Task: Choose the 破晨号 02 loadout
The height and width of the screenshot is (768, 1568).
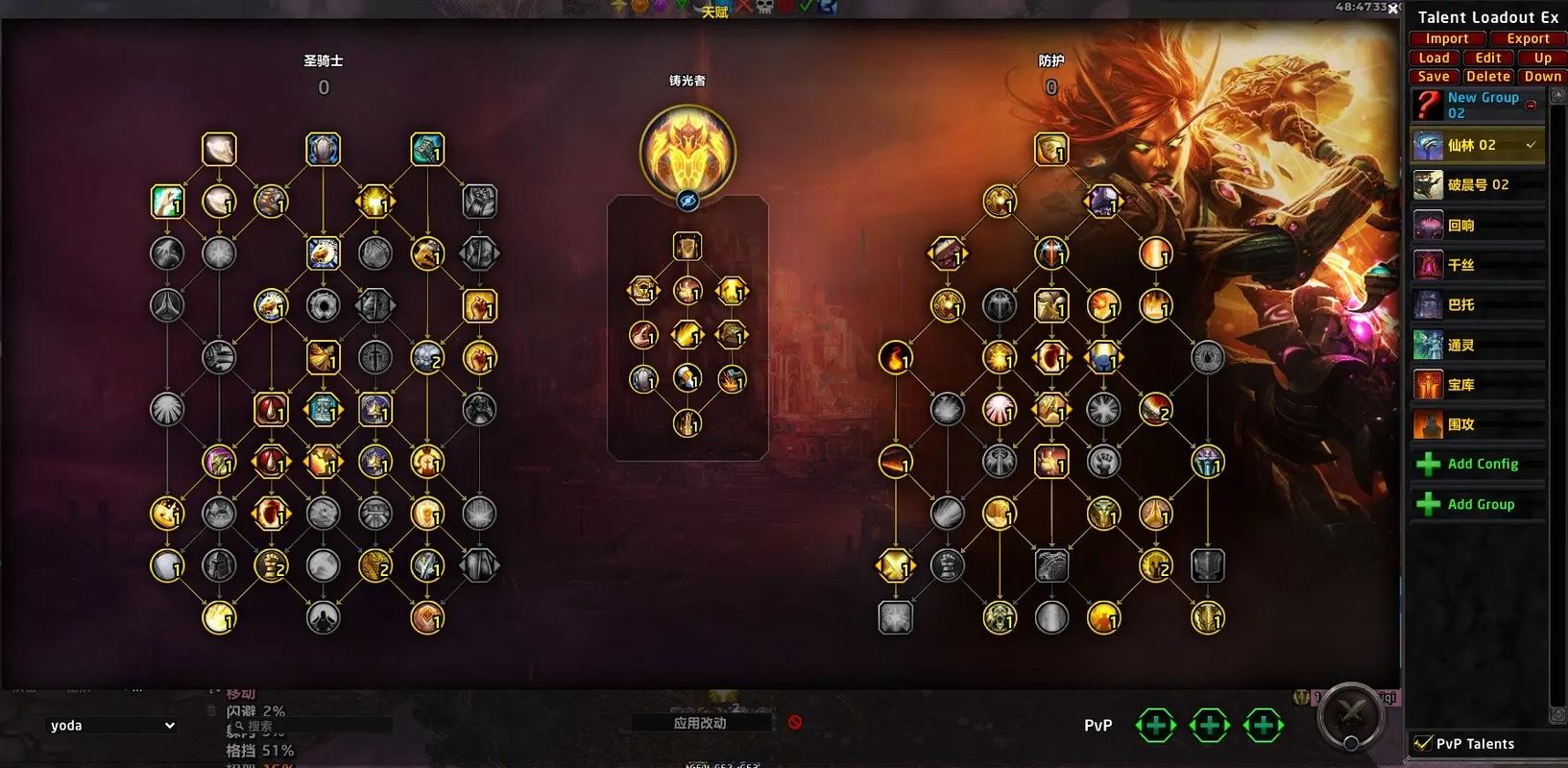Action: [x=1477, y=184]
